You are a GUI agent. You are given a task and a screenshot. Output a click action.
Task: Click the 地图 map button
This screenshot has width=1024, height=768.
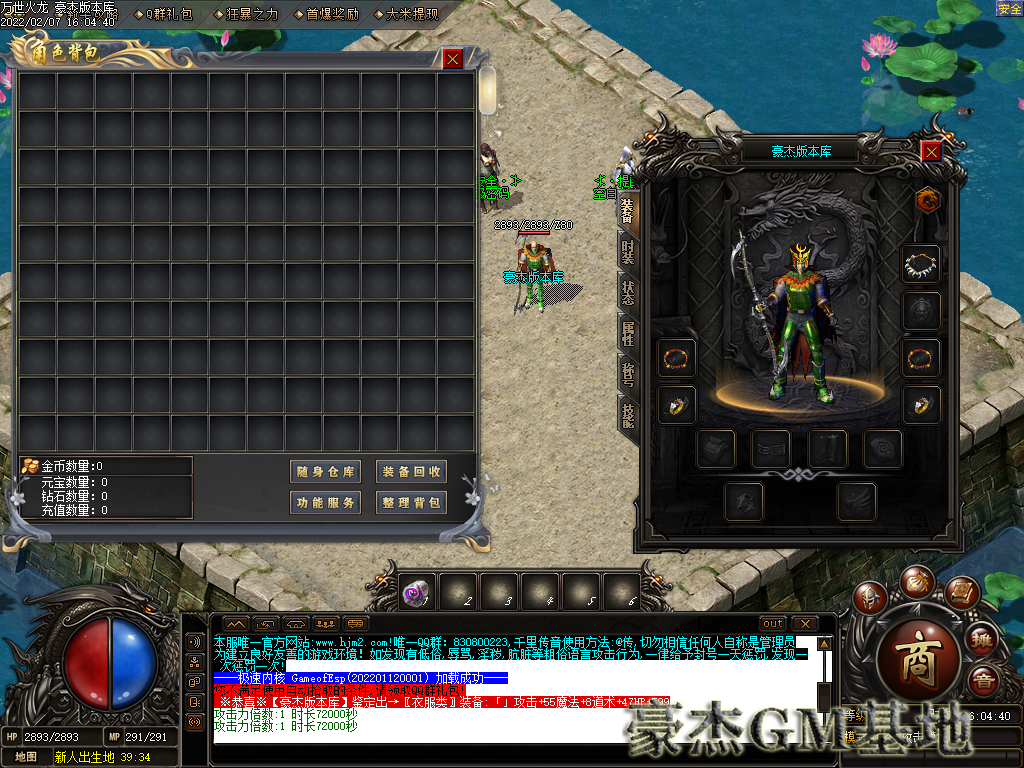pos(26,757)
